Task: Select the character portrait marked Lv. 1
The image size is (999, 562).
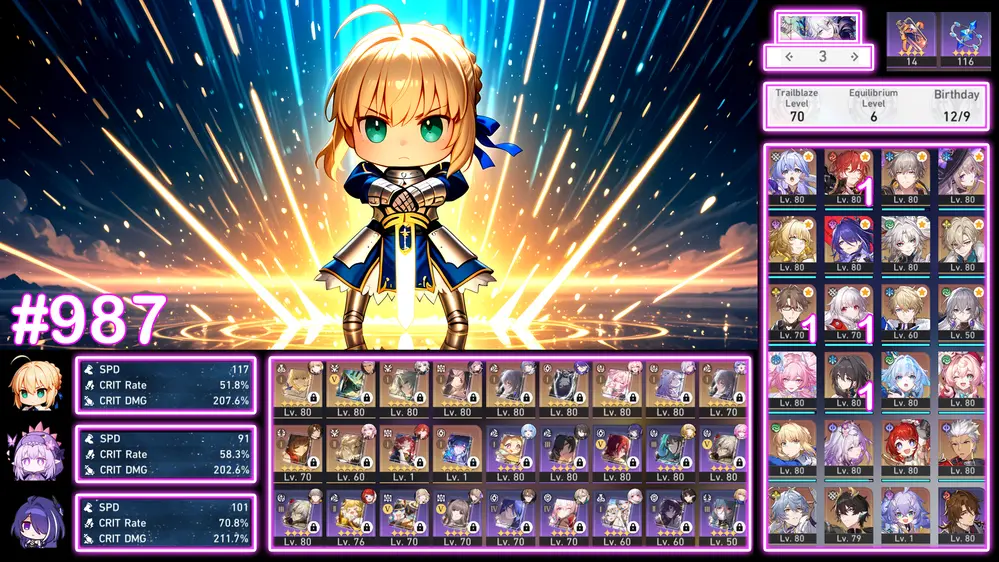Action: click(x=905, y=512)
